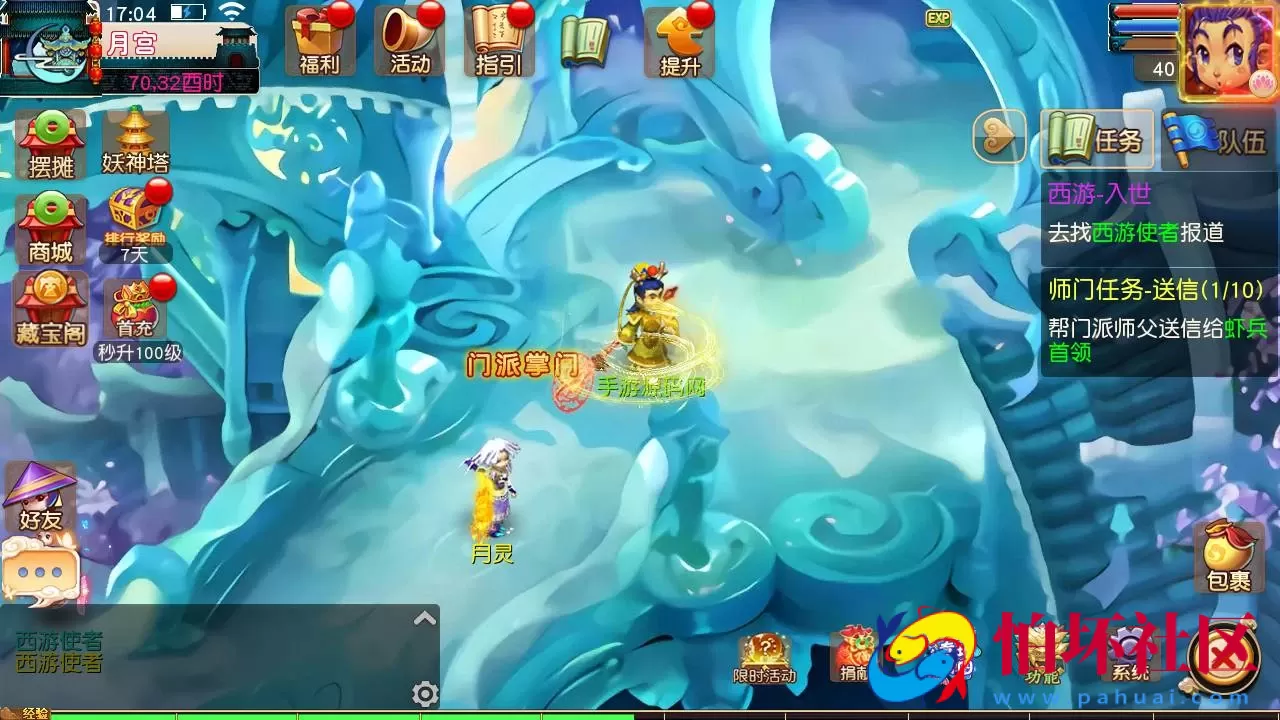This screenshot has height=720, width=1280.
Task: Expand the chat window with the caret arrow
Action: point(425,617)
